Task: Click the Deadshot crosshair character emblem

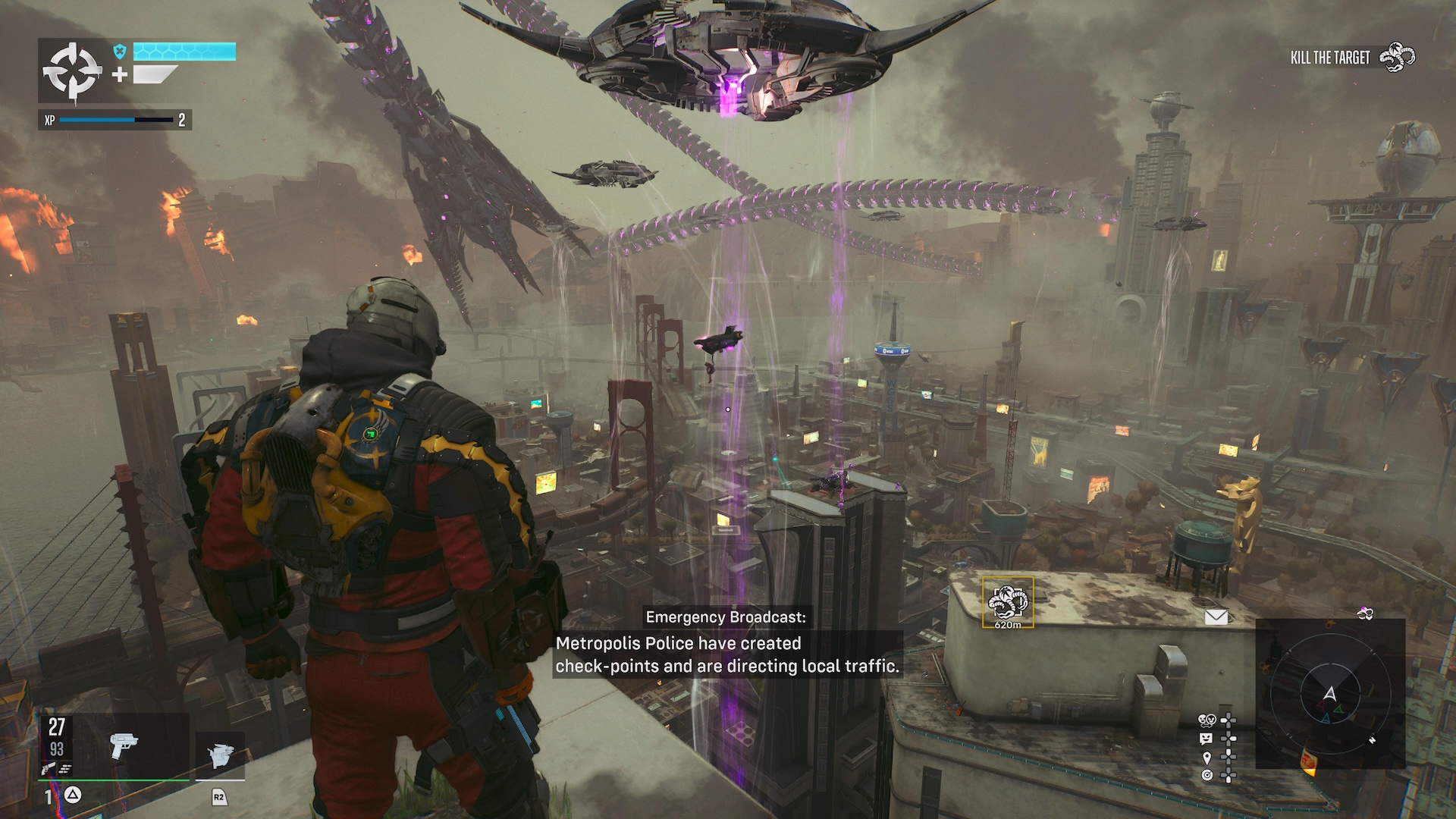Action: (x=72, y=71)
